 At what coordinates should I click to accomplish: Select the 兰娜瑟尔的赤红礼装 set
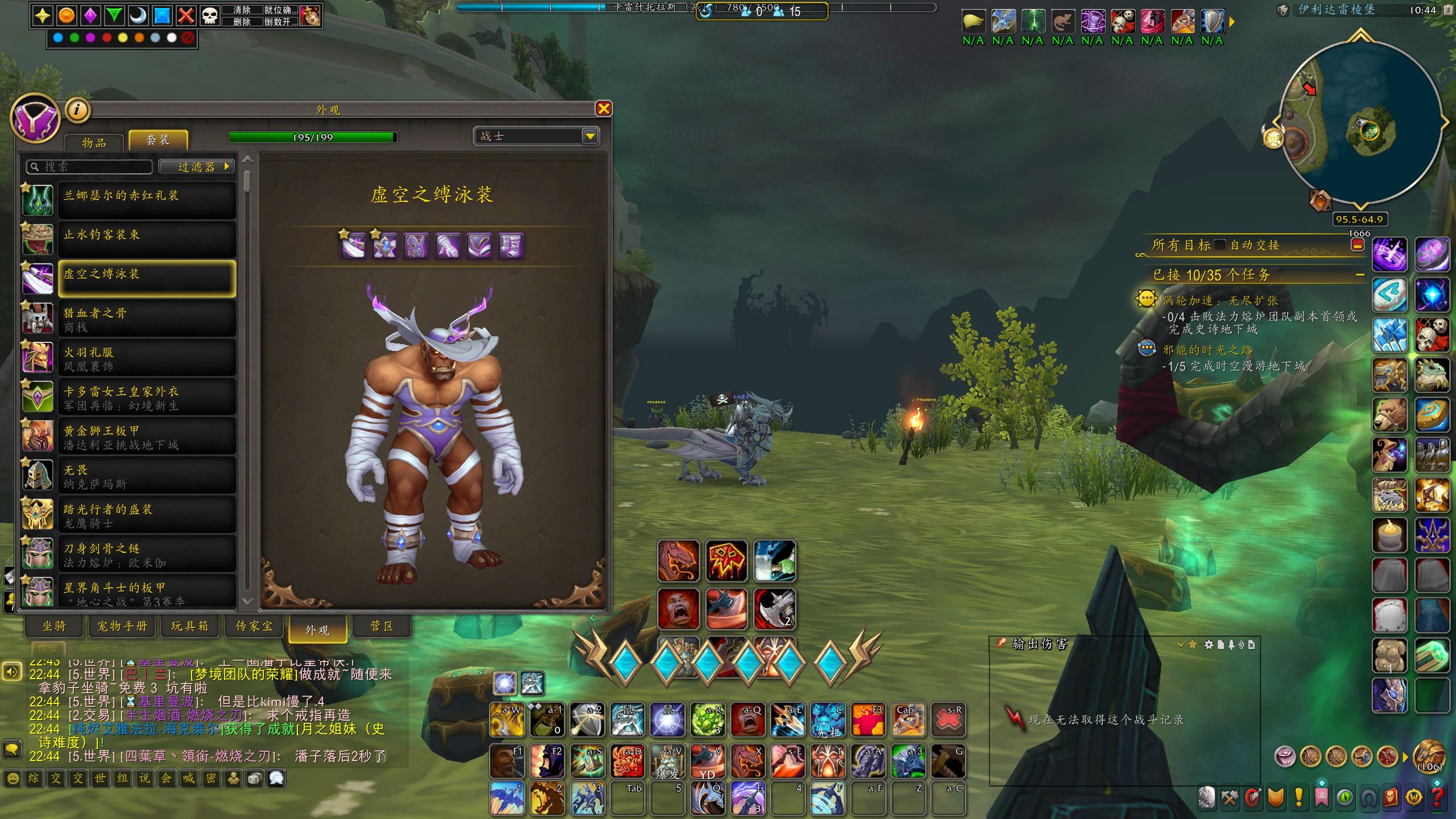(x=147, y=200)
